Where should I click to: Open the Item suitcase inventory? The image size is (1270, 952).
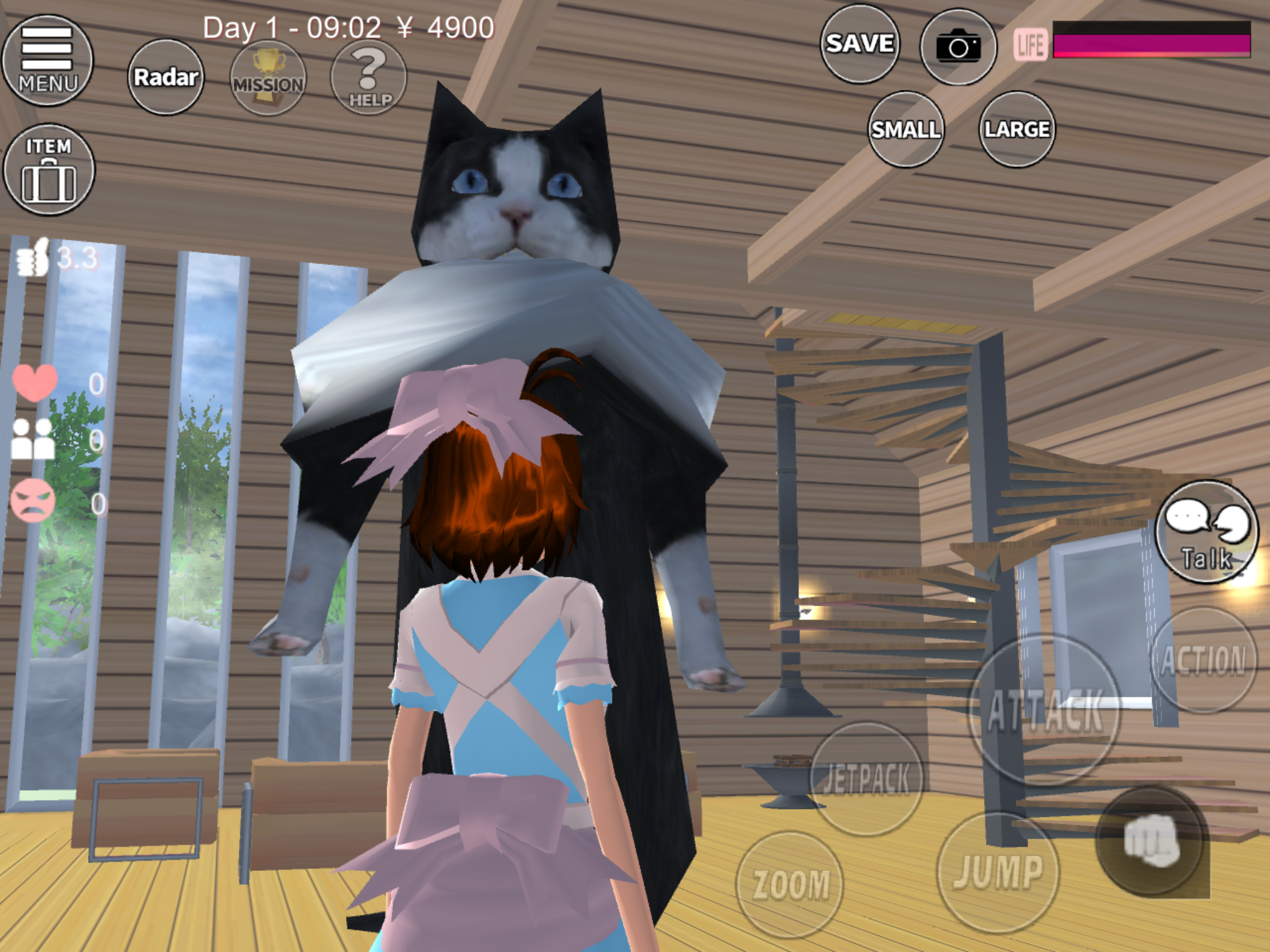(x=48, y=170)
